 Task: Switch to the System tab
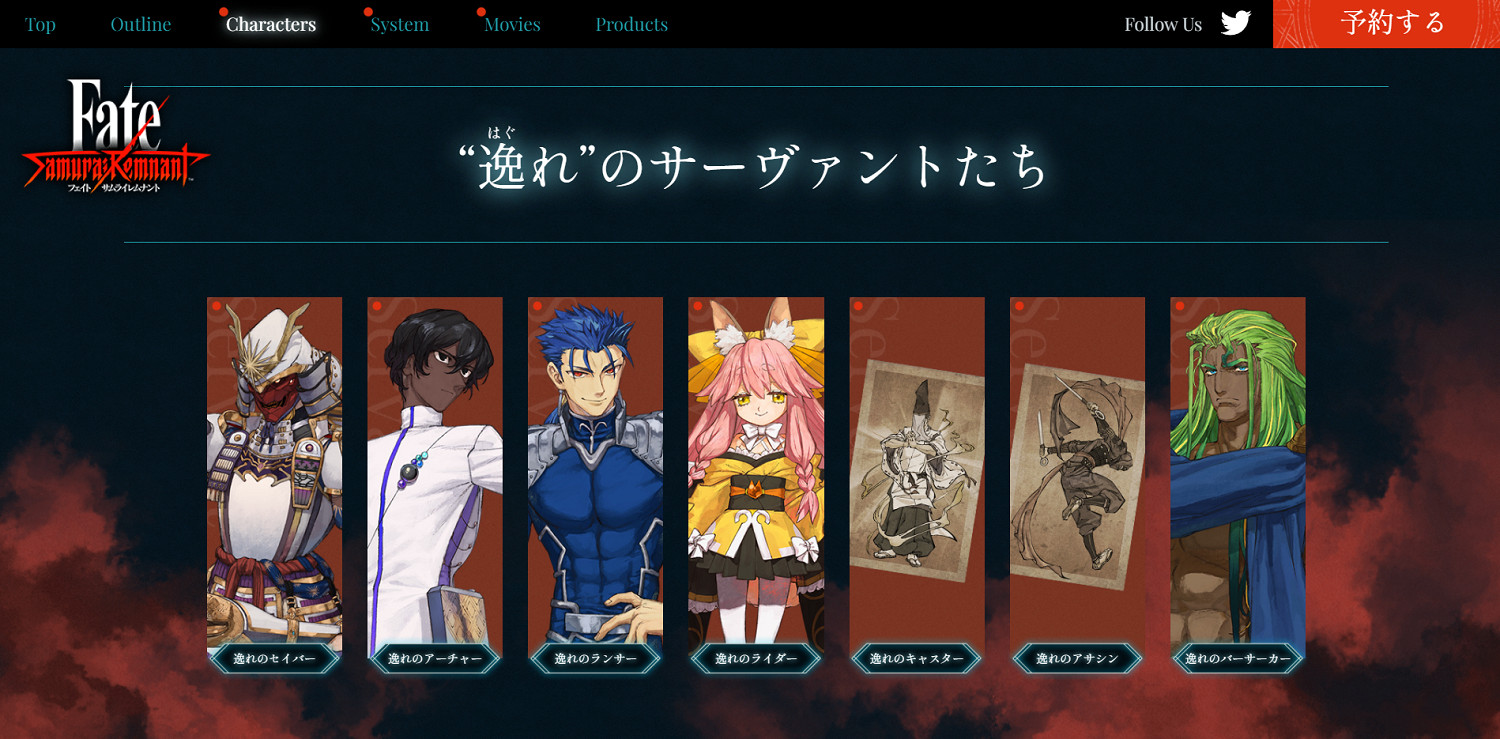(x=399, y=24)
